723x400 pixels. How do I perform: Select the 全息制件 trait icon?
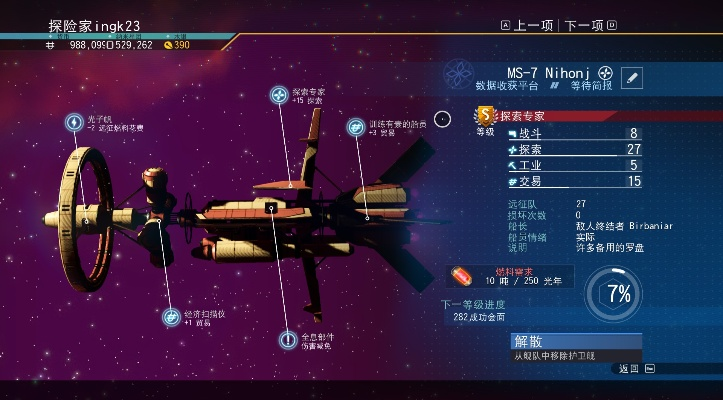pyautogui.click(x=287, y=340)
